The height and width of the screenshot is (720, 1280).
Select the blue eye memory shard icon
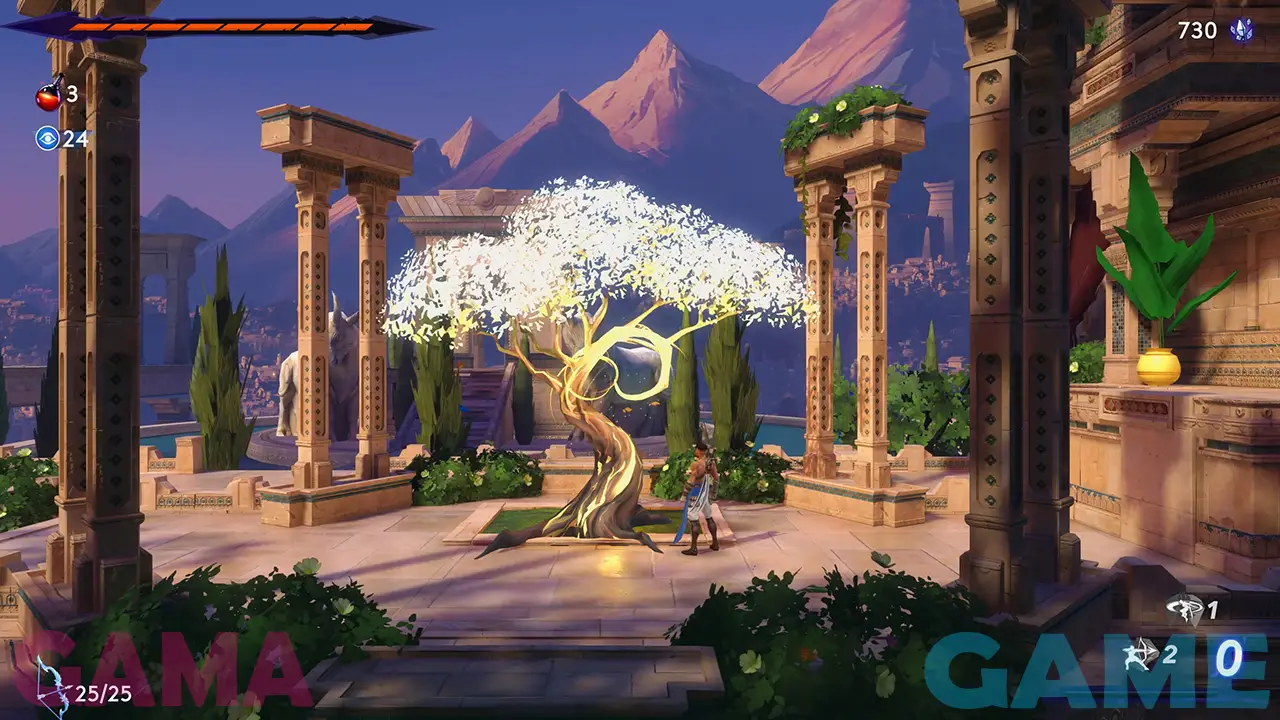pyautogui.click(x=47, y=138)
